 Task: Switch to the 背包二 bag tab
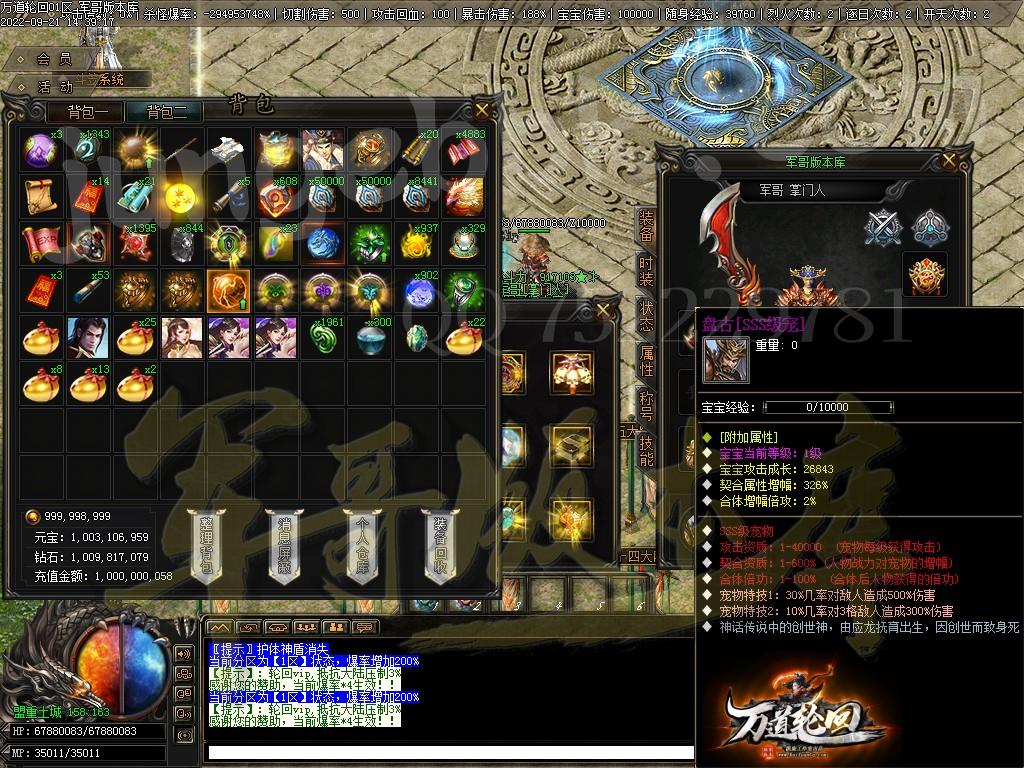point(174,112)
